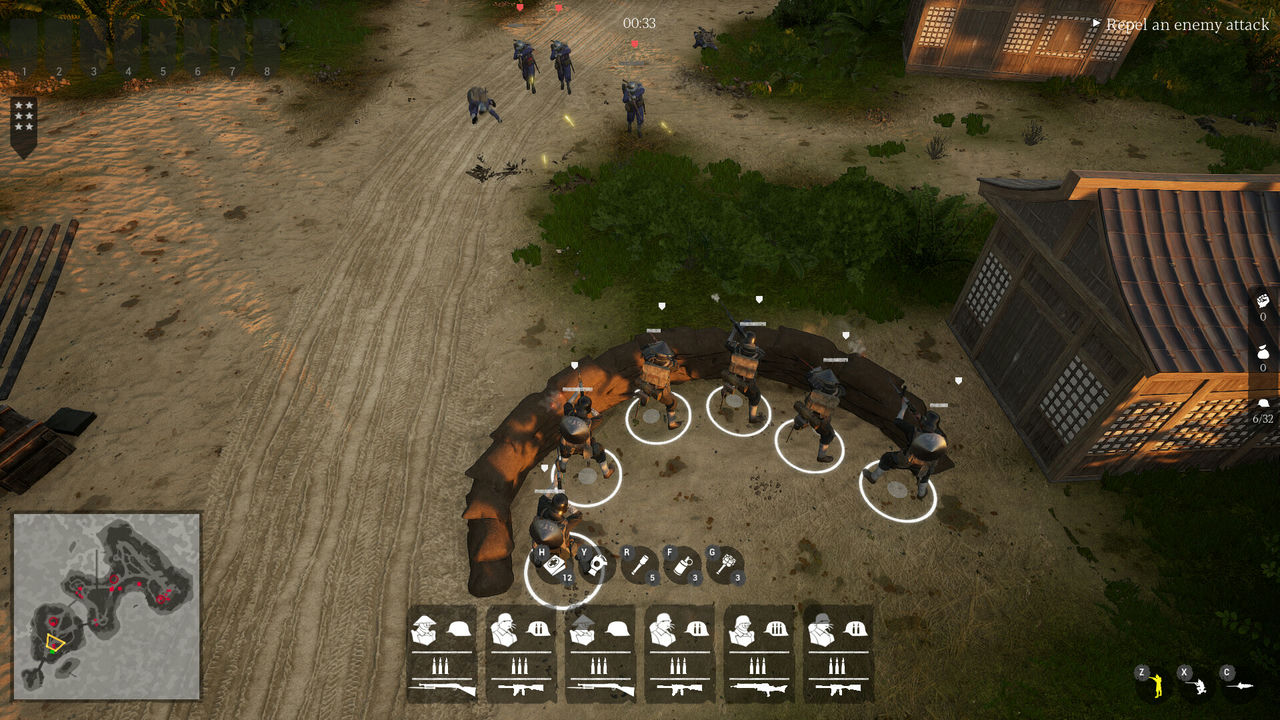The height and width of the screenshot is (720, 1280).
Task: Select the machine gunner soldier card
Action: pyautogui.click(x=760, y=654)
